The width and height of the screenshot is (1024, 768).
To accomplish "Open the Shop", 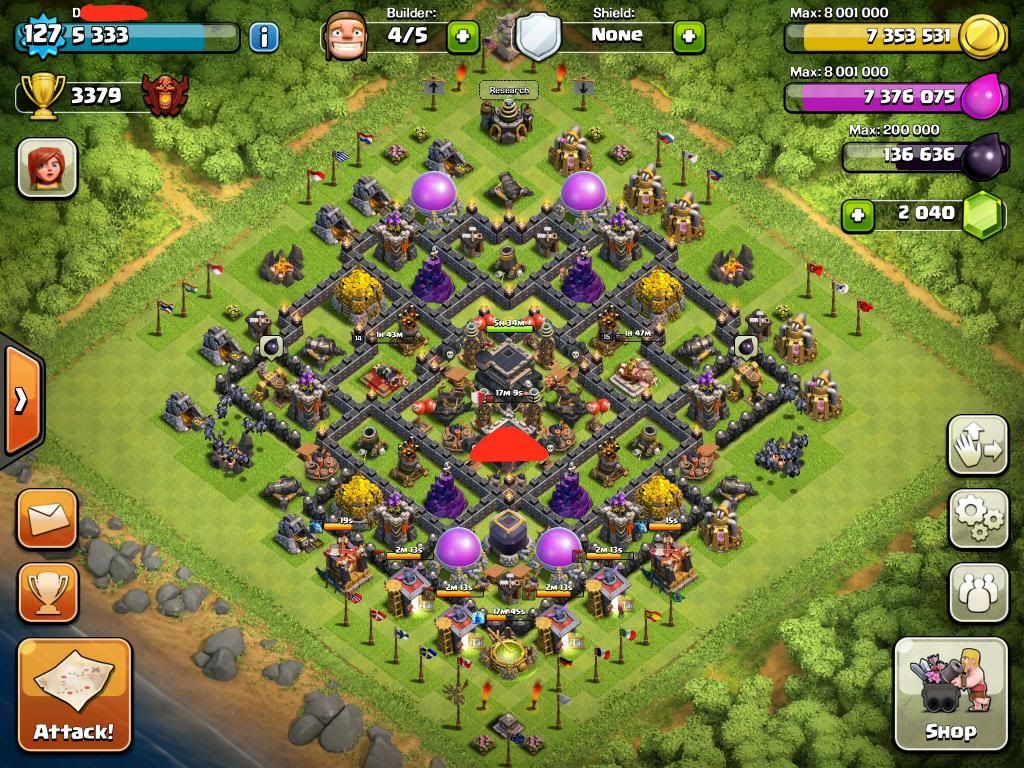I will pyautogui.click(x=950, y=692).
